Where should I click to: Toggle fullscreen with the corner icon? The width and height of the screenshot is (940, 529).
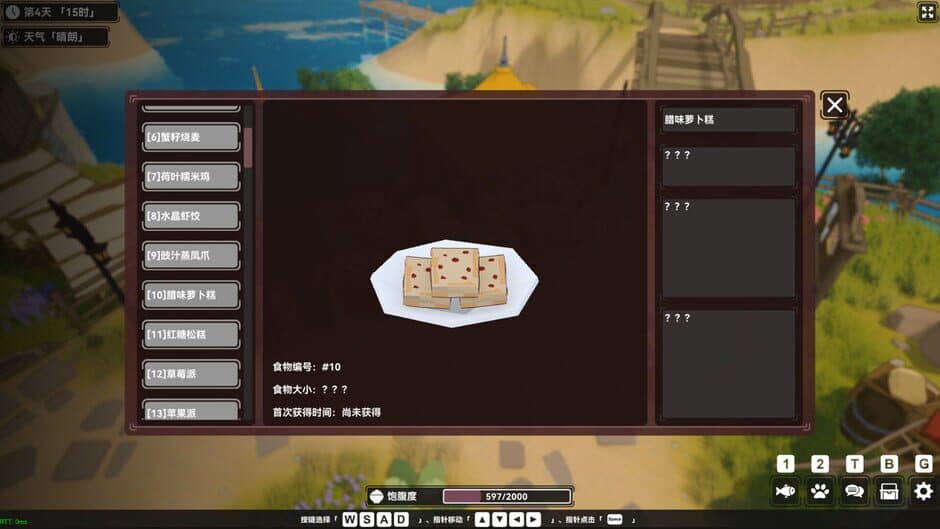click(x=926, y=12)
